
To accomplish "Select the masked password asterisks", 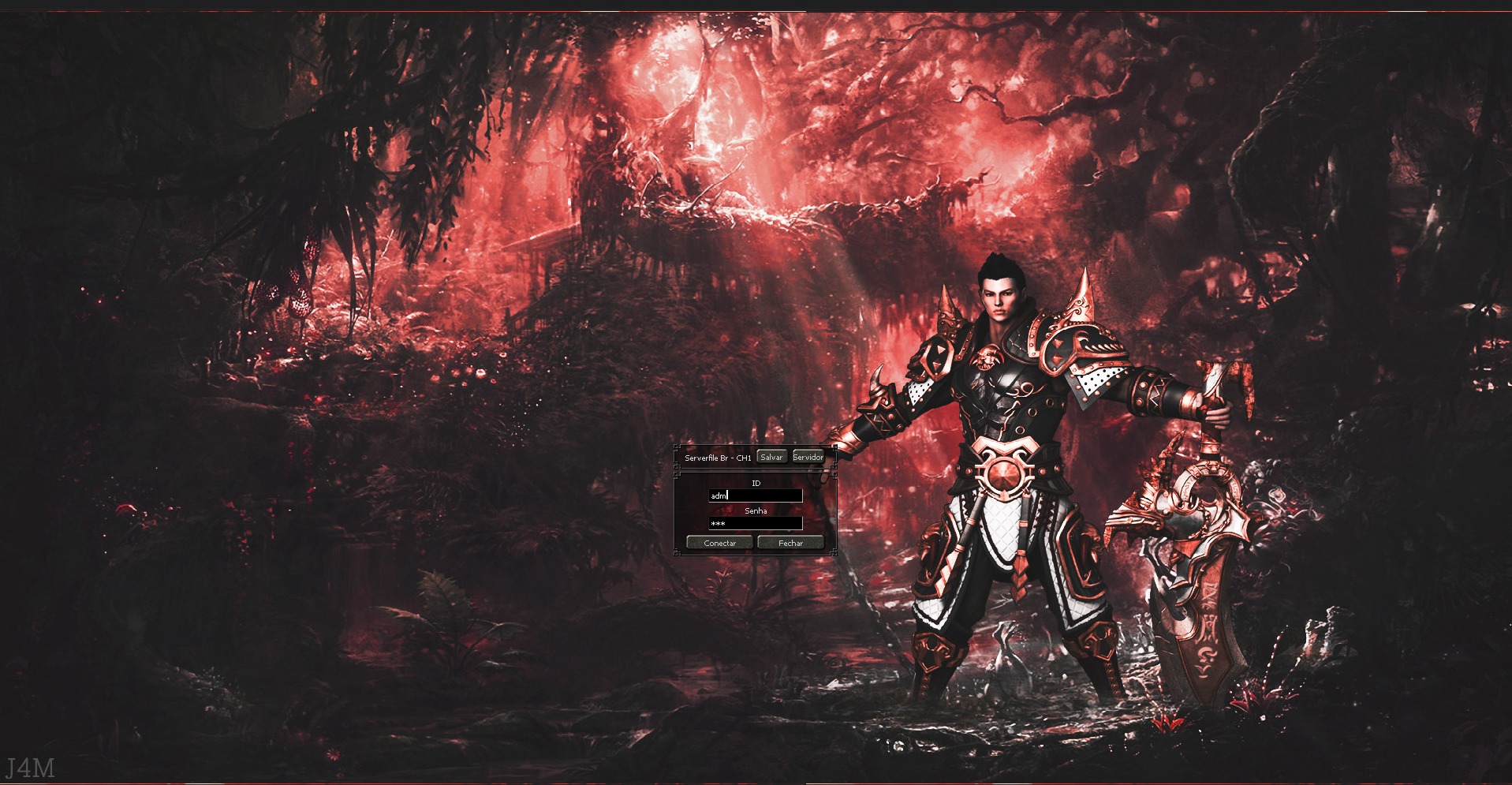I will tap(718, 524).
